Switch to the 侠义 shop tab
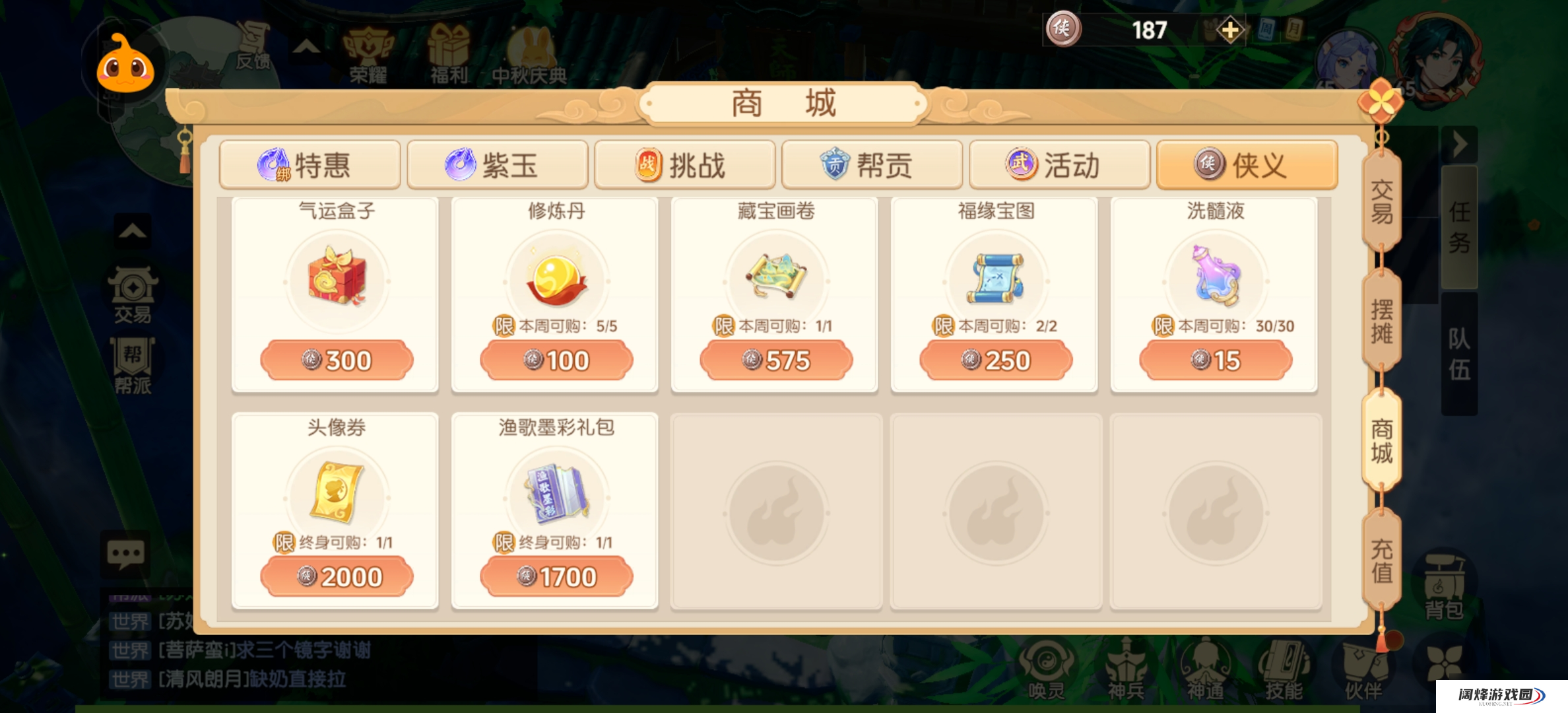This screenshot has width=1568, height=713. point(1246,166)
